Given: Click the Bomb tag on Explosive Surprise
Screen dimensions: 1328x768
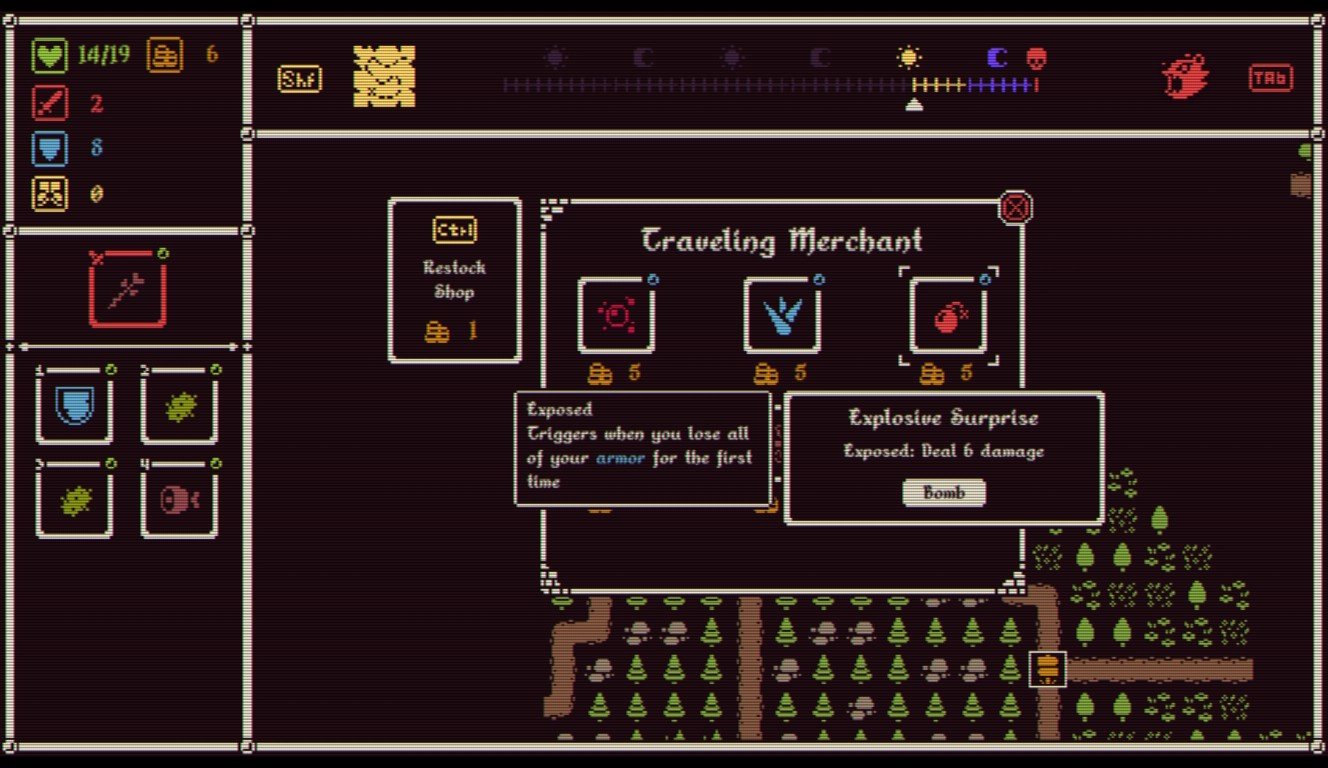Looking at the screenshot, I should click(943, 492).
